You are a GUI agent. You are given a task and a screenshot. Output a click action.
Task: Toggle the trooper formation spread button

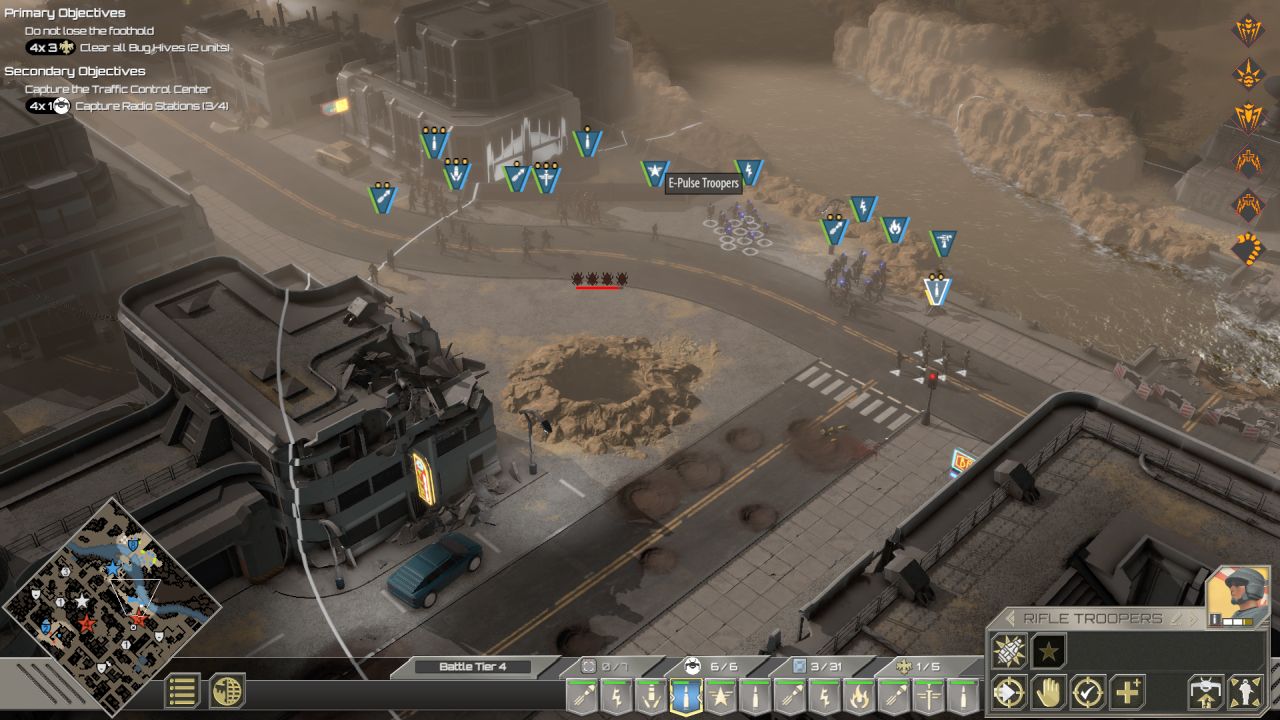point(1246,692)
